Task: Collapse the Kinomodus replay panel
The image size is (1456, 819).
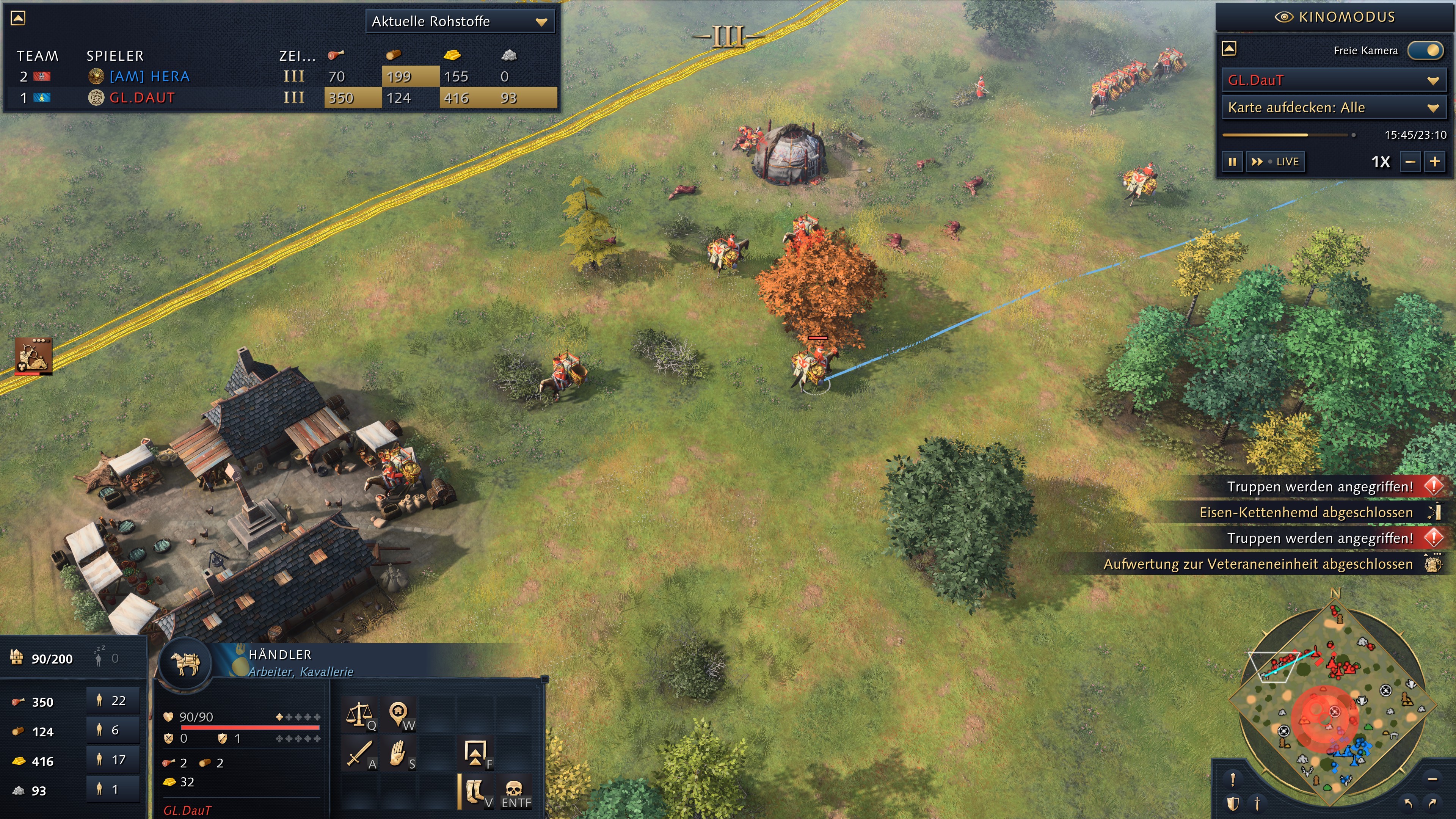Action: point(1229,49)
